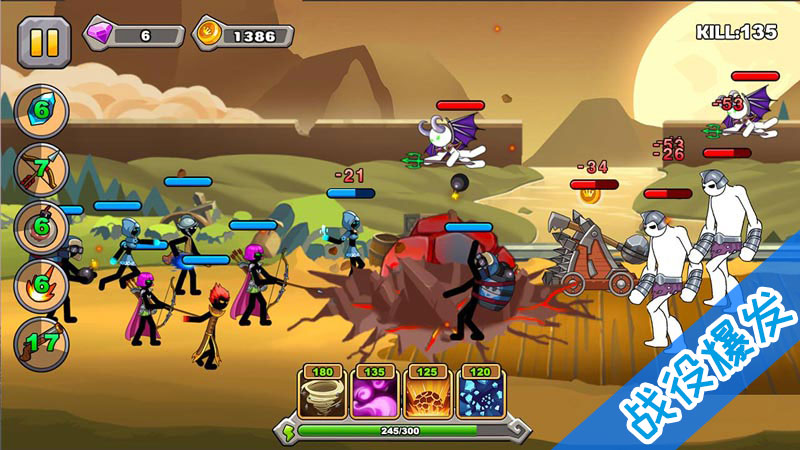
Task: Trigger the ice shards skill costing 120
Action: pos(480,396)
